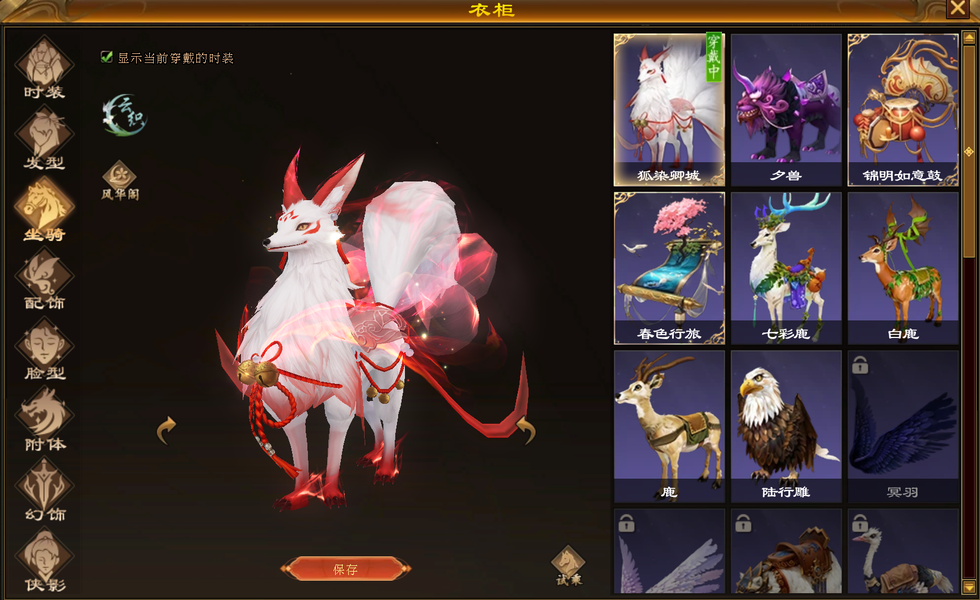Viewport: 980px width, 600px height.
Task: Select the 七彩鹿 mount thumbnail
Action: (786, 266)
